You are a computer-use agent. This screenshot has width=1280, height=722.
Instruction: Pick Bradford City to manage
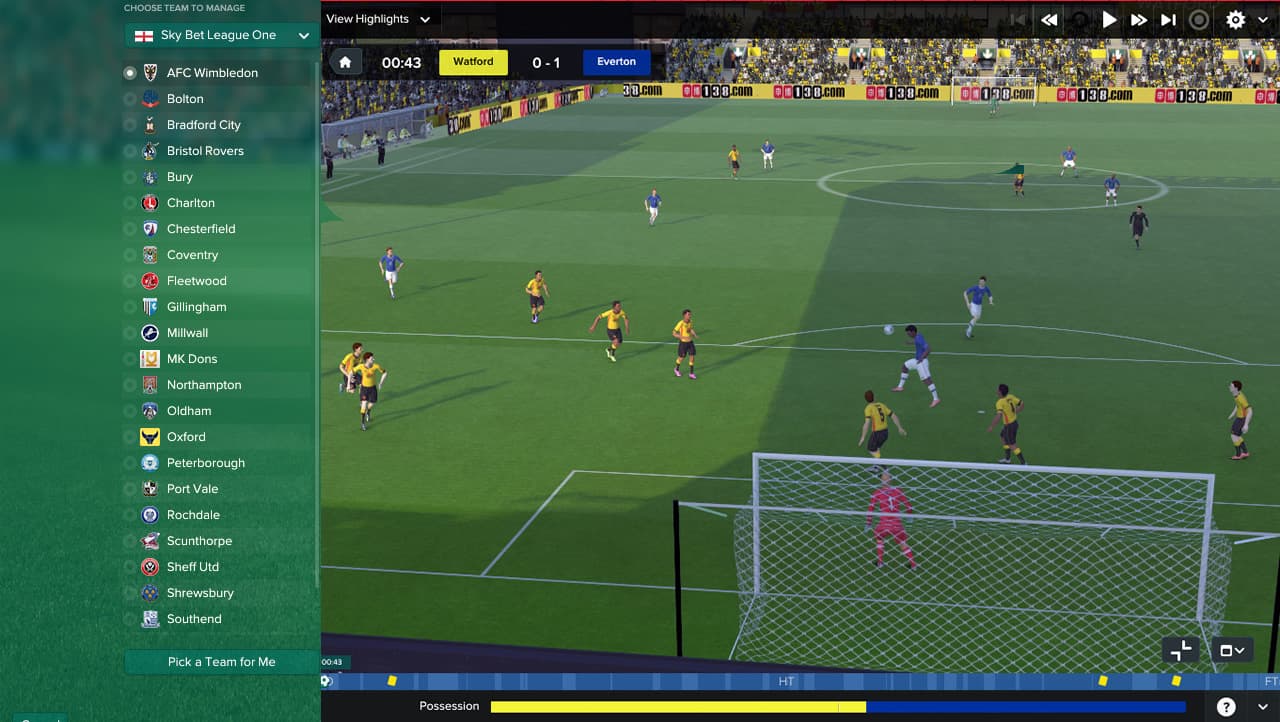tap(203, 125)
